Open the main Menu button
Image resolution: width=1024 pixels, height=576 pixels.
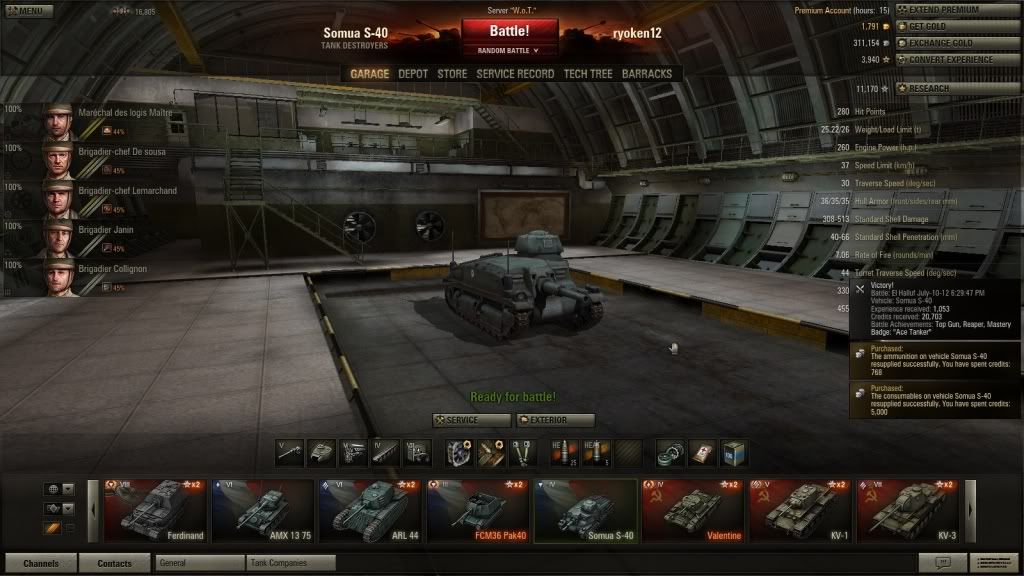click(28, 11)
